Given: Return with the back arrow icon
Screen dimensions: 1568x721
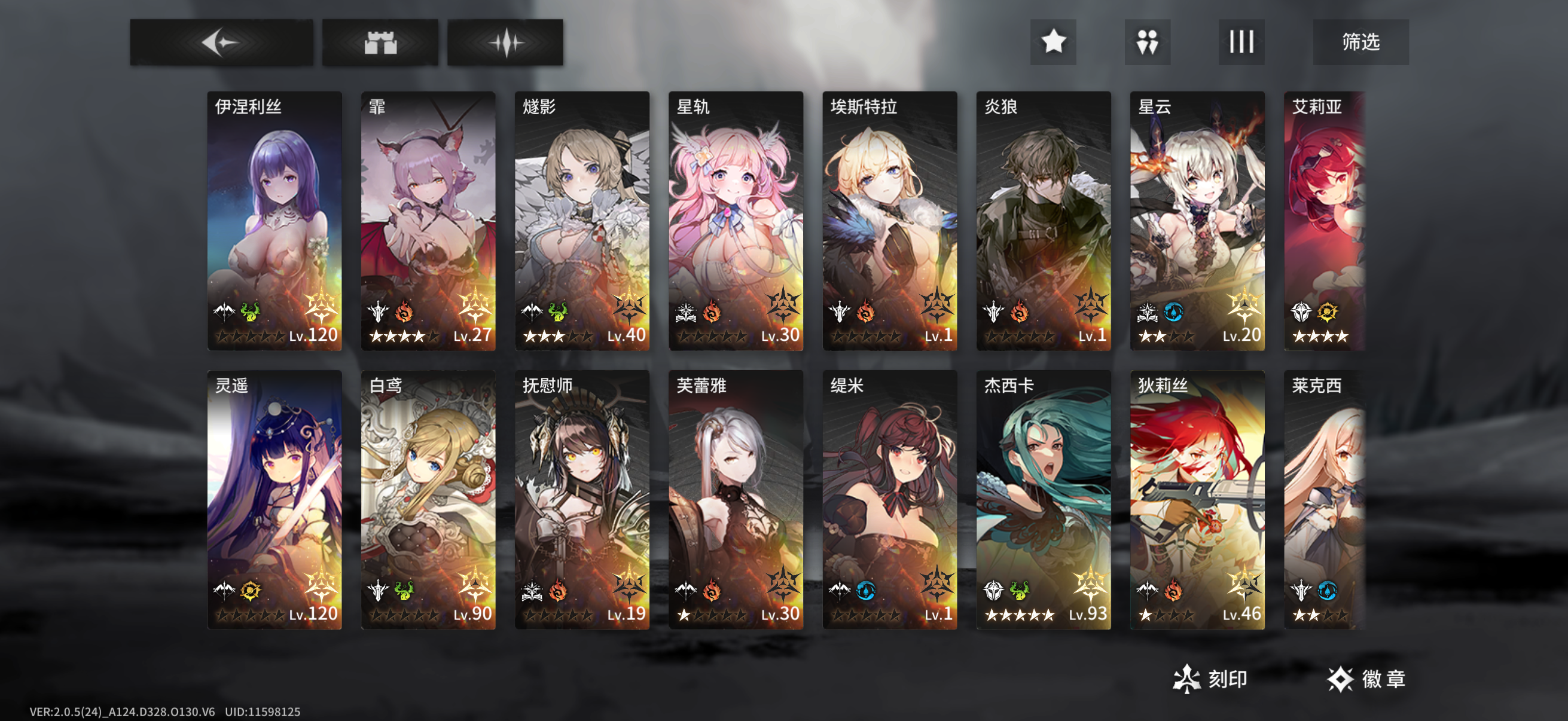Looking at the screenshot, I should [222, 41].
